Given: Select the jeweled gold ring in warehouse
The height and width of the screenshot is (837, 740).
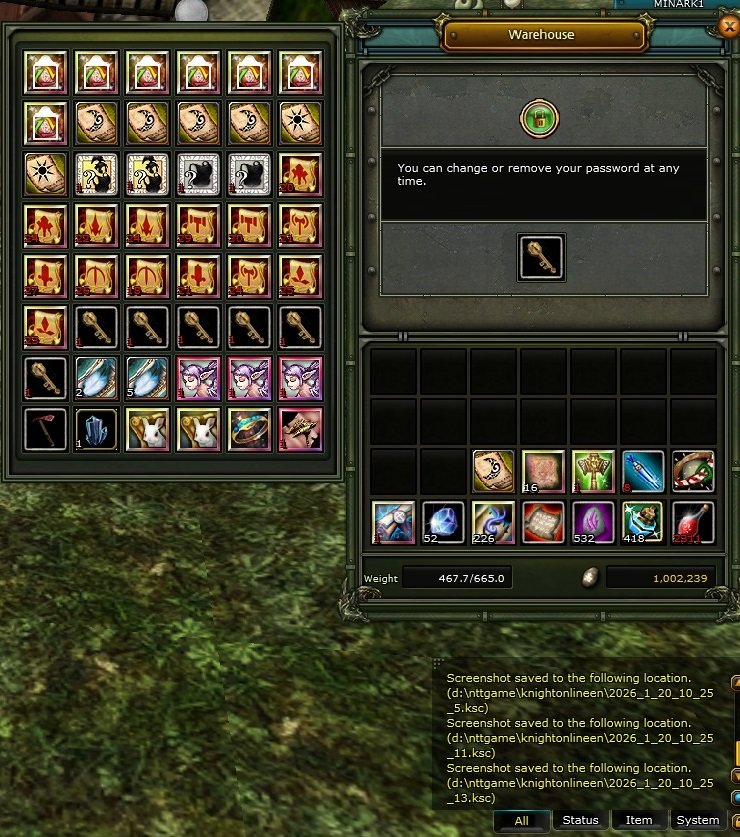Looking at the screenshot, I should click(x=249, y=430).
